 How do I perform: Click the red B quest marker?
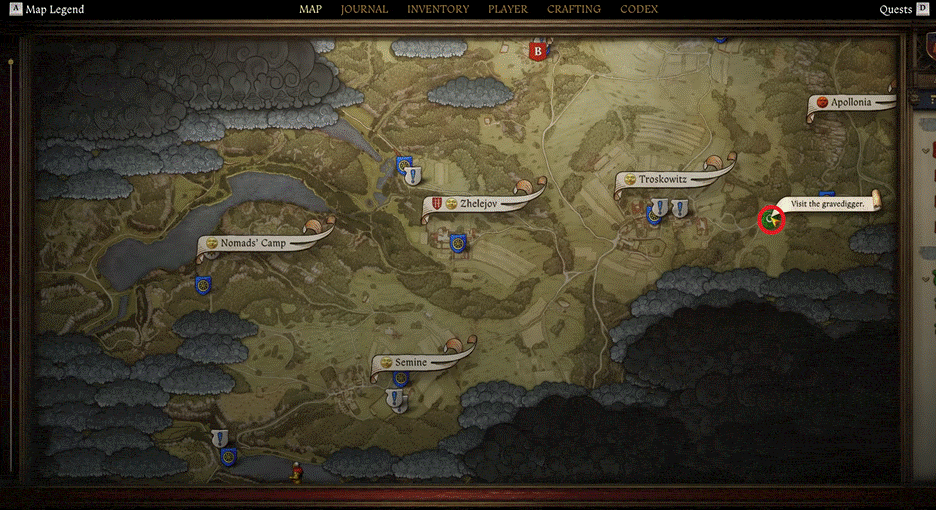pyautogui.click(x=538, y=50)
